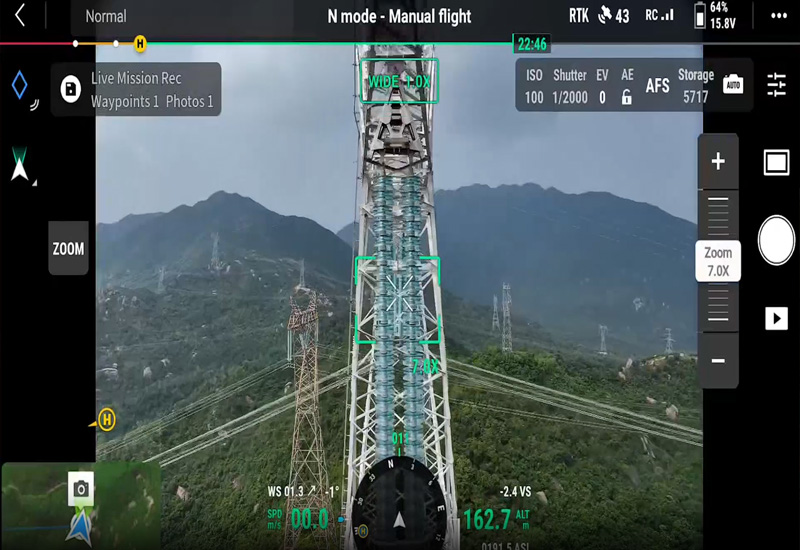Screen dimensions: 800x550
Task: Expand the minimap in the corner
Action: [80, 505]
